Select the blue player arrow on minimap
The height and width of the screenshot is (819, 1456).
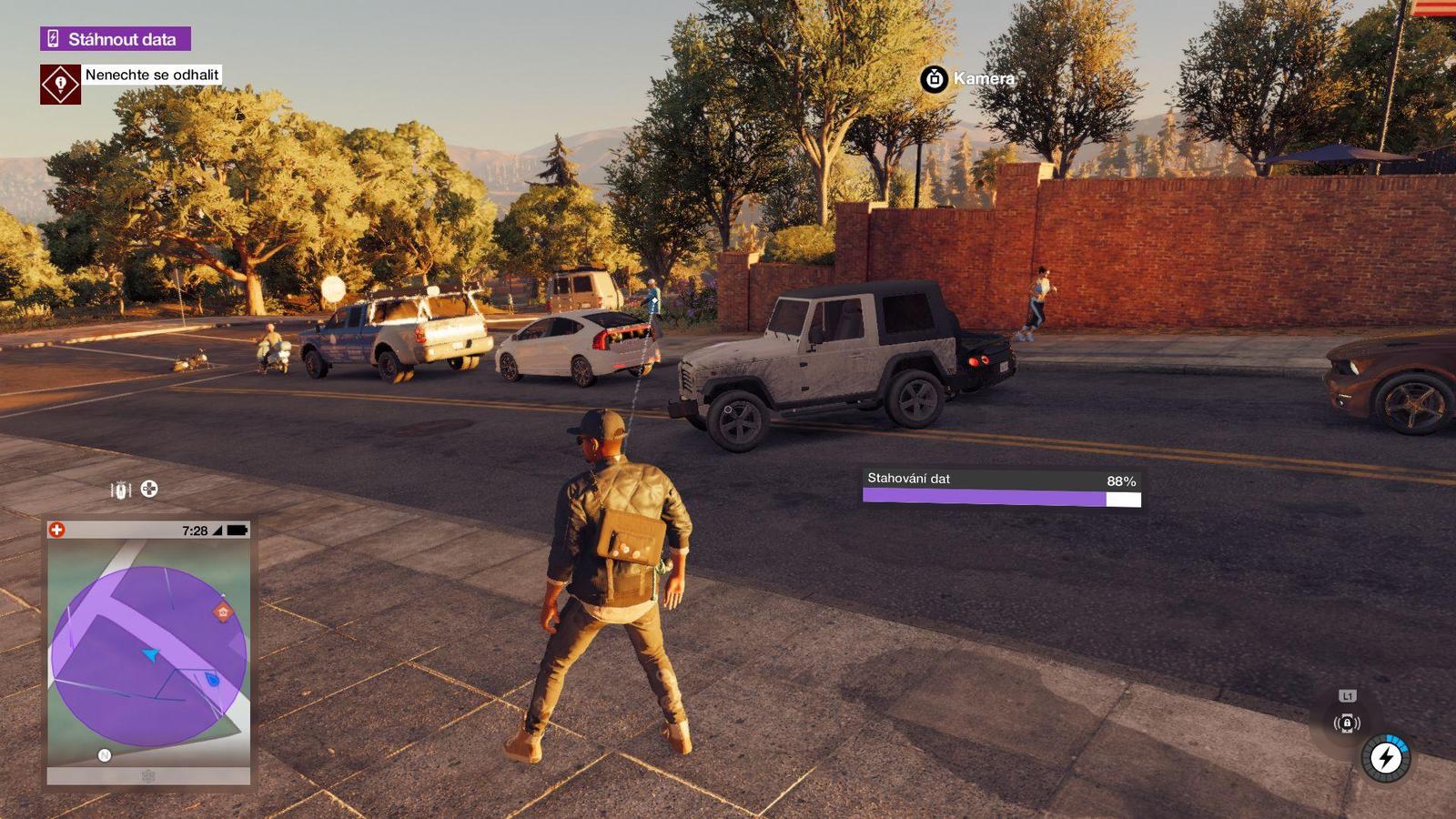coord(151,654)
